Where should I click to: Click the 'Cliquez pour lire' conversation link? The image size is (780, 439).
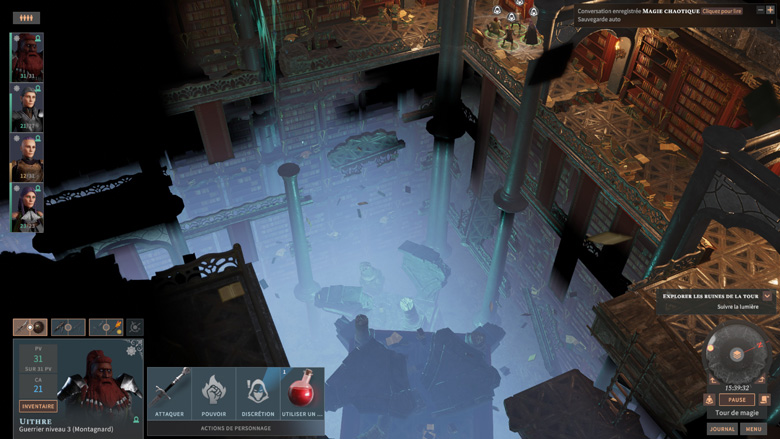click(722, 11)
